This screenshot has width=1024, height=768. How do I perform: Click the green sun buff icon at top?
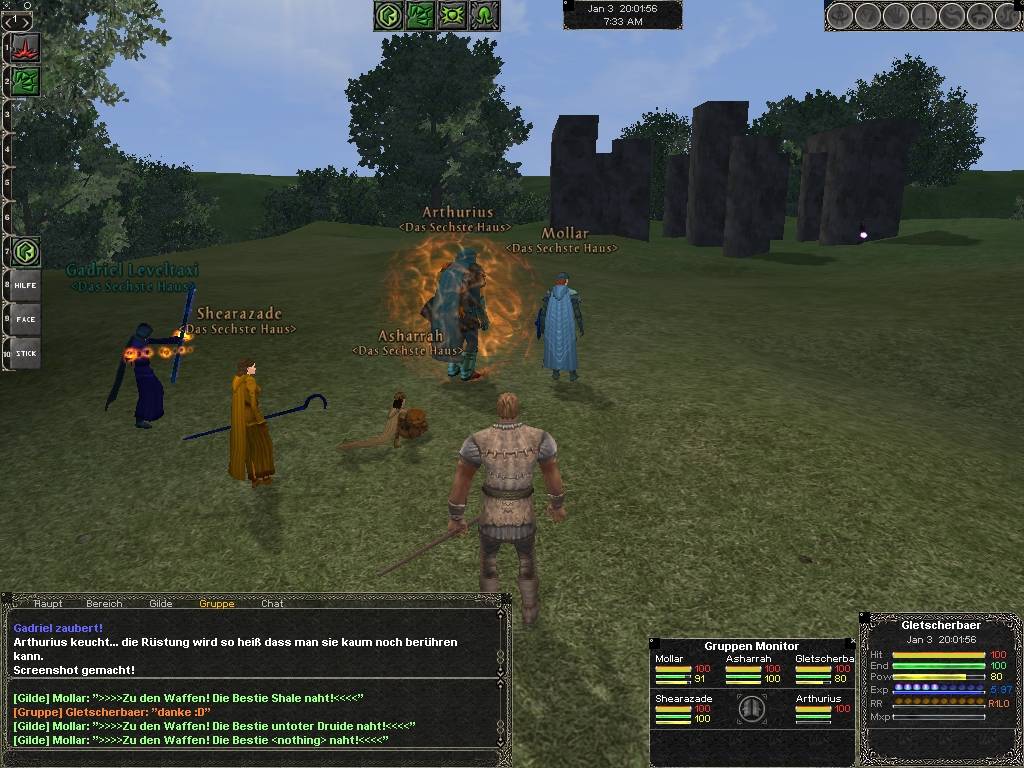452,16
